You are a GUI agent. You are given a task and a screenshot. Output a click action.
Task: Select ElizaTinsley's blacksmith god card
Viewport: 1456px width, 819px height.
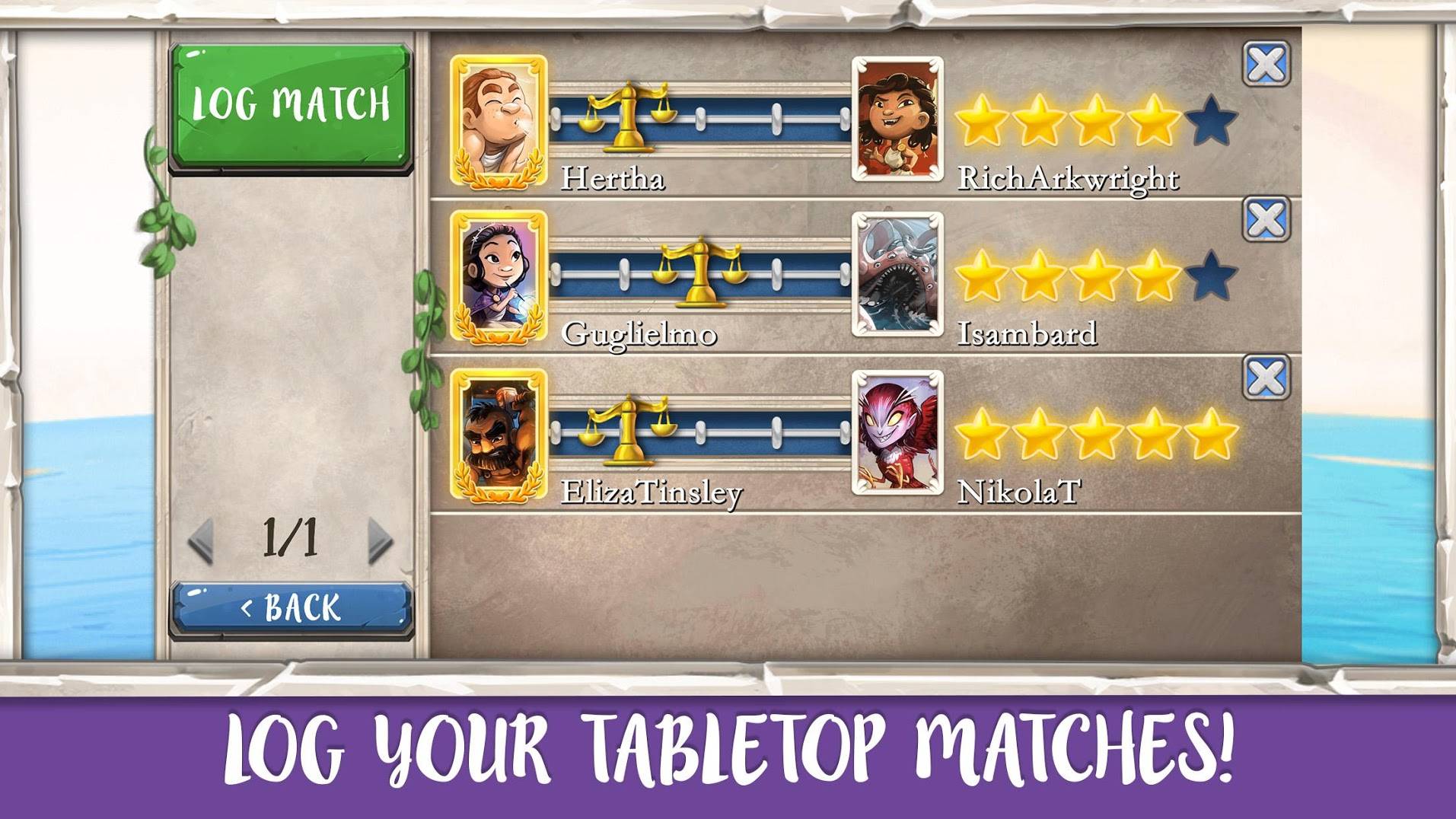tap(499, 435)
